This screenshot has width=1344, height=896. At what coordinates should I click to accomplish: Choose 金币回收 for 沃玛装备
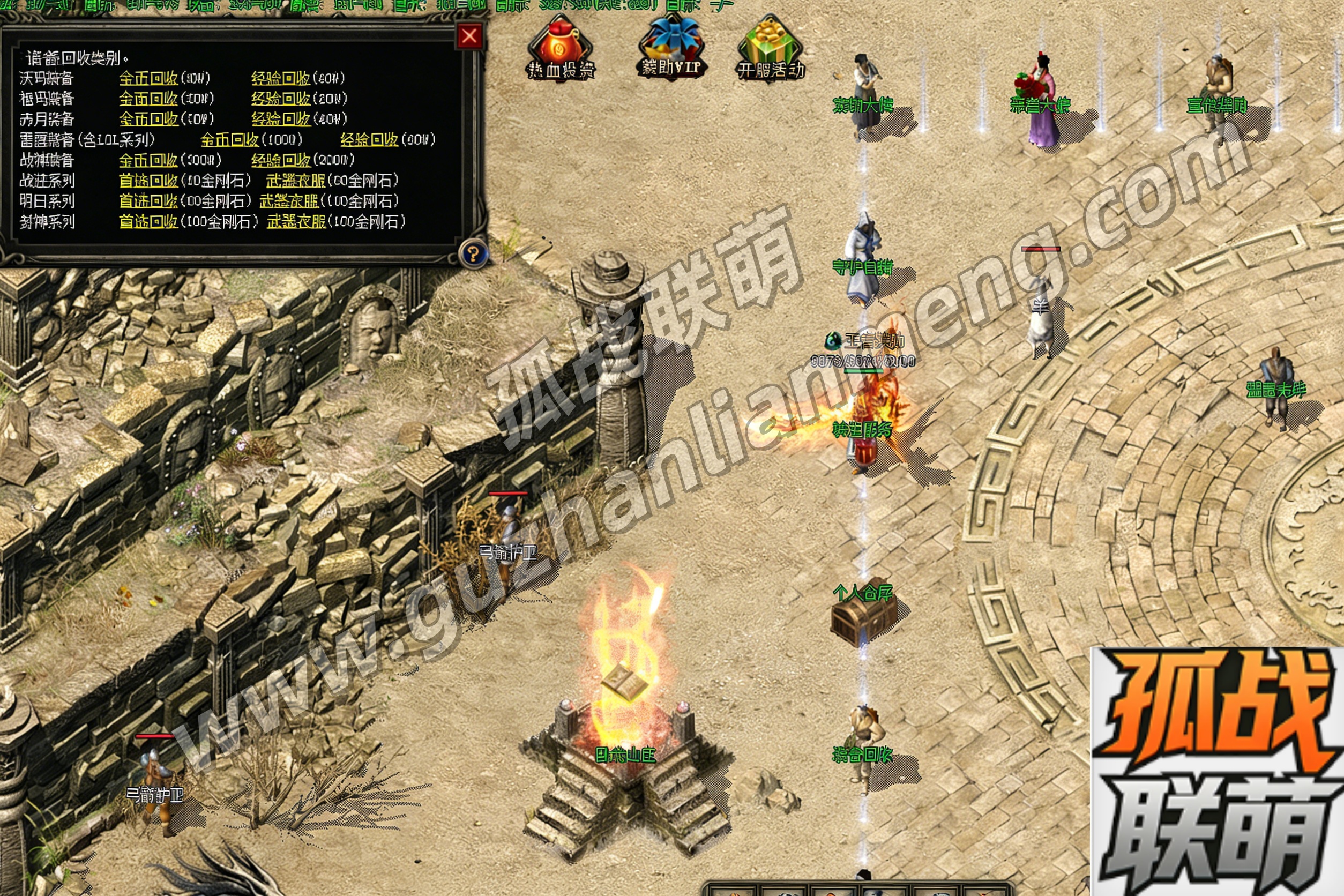[148, 78]
